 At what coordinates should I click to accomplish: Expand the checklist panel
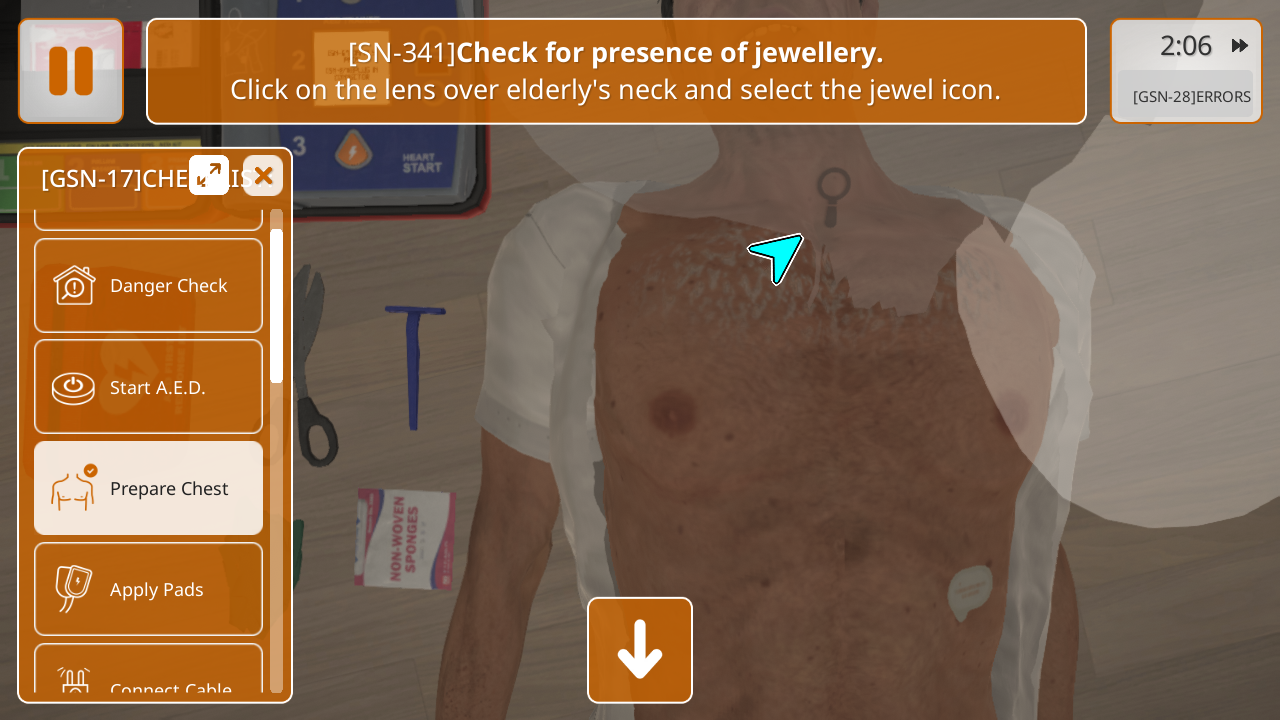click(209, 176)
